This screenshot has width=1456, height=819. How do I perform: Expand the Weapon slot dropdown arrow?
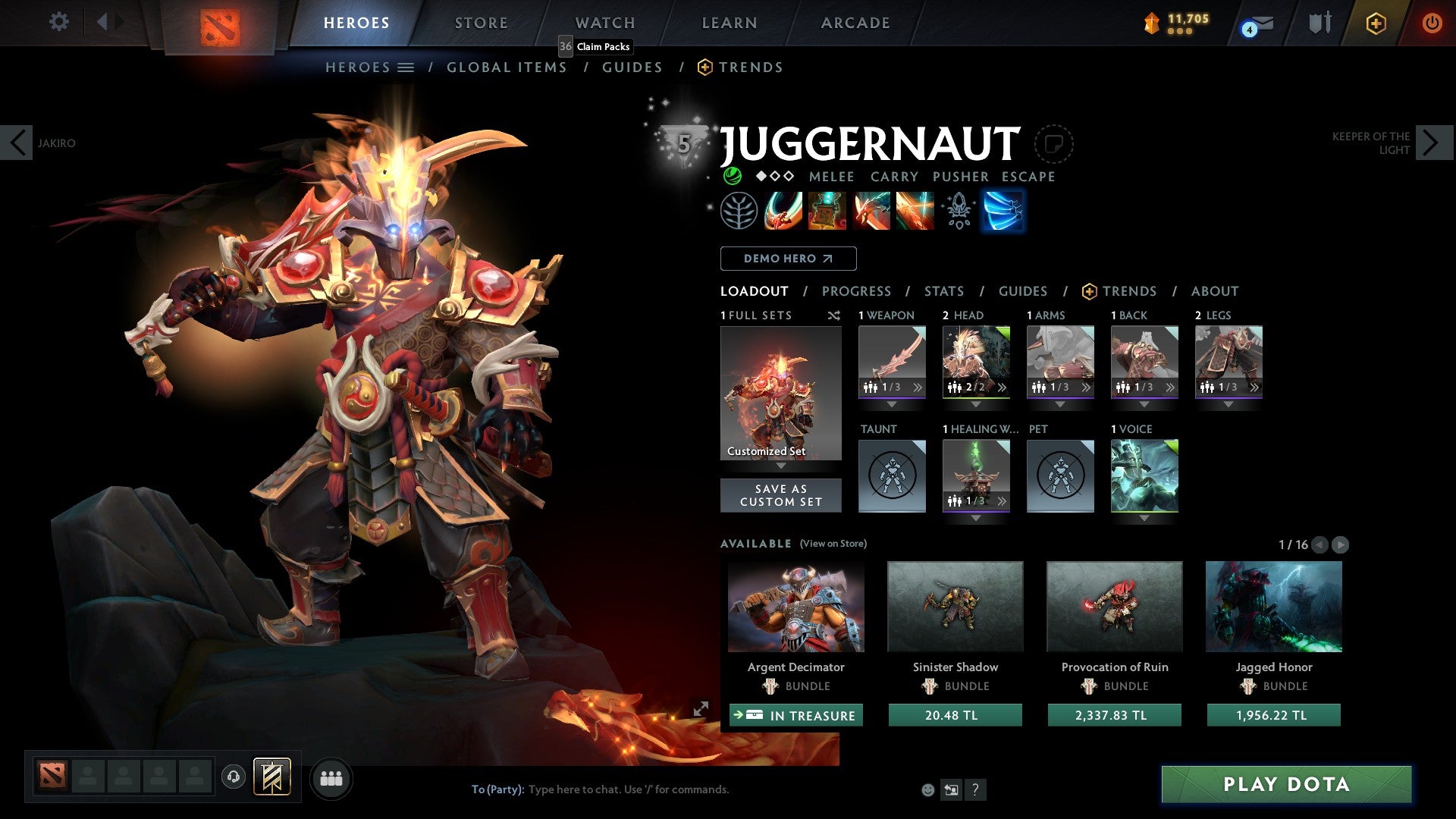[892, 404]
